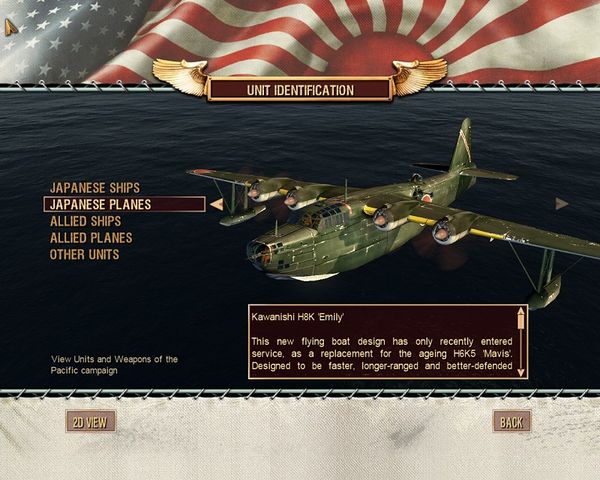
Task: Select Other Units from the menu
Action: pyautogui.click(x=84, y=255)
